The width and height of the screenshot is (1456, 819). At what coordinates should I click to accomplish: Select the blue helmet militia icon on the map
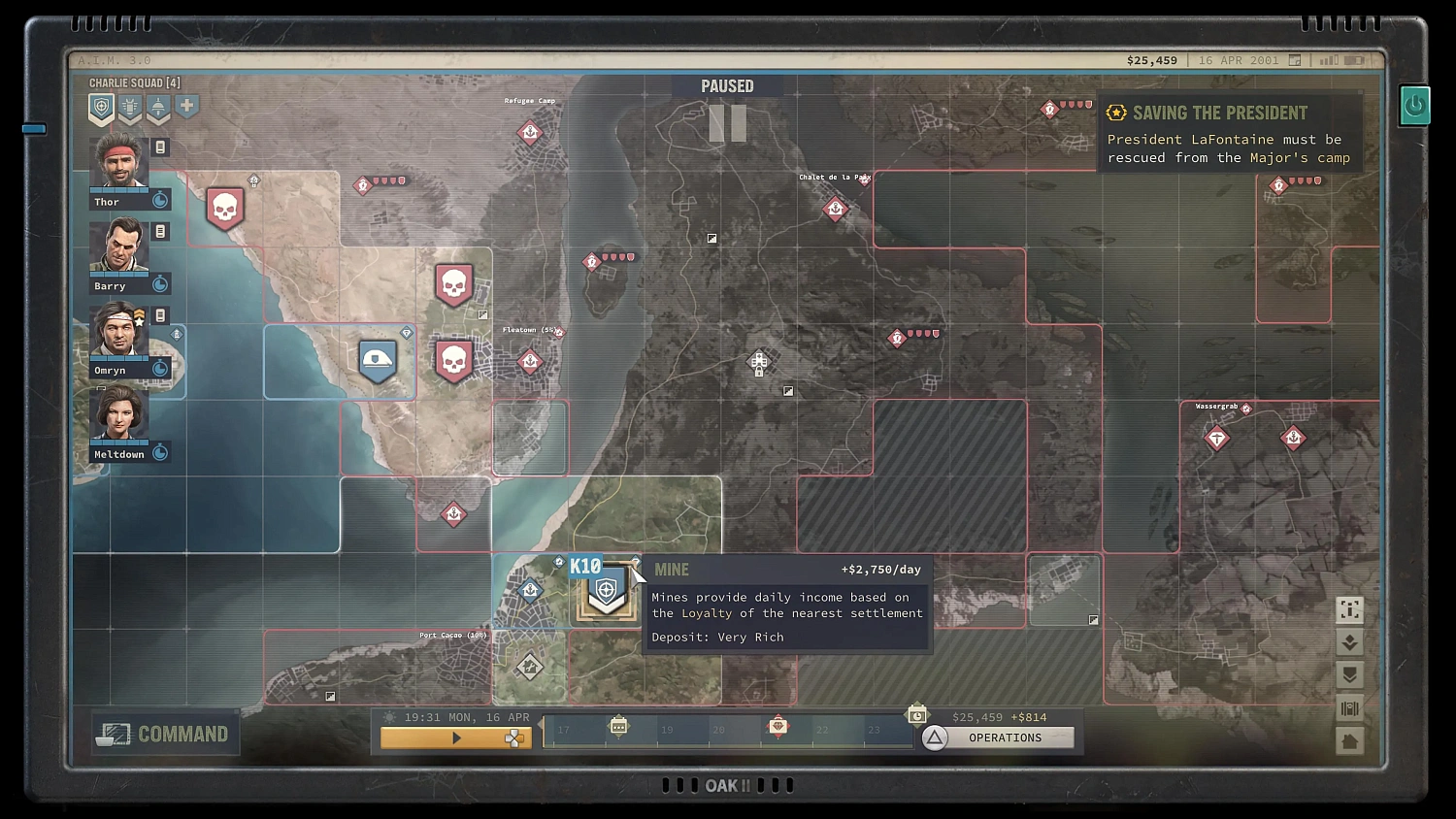(377, 360)
